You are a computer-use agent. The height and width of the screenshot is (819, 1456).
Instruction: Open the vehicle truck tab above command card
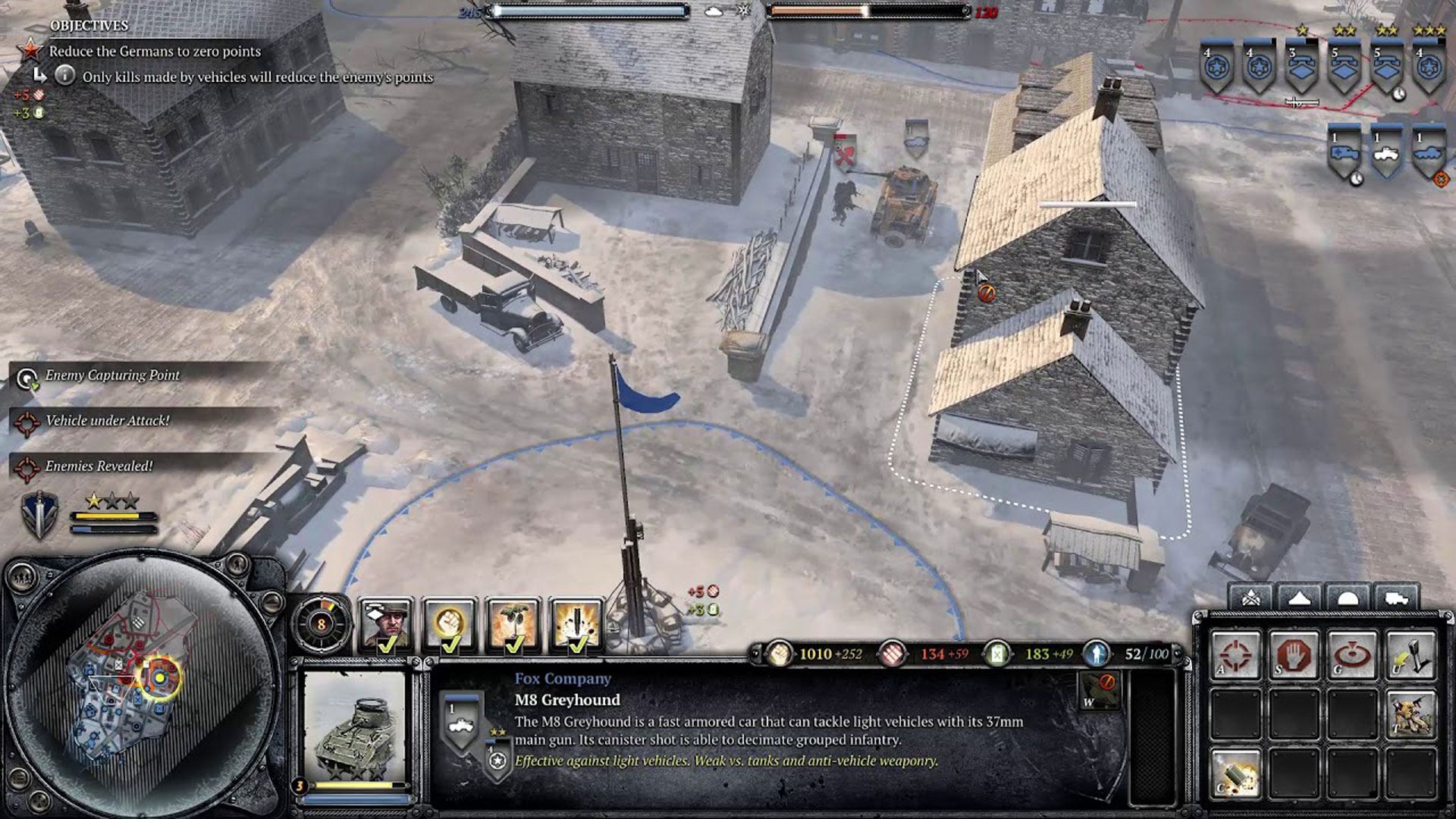coord(1395,598)
